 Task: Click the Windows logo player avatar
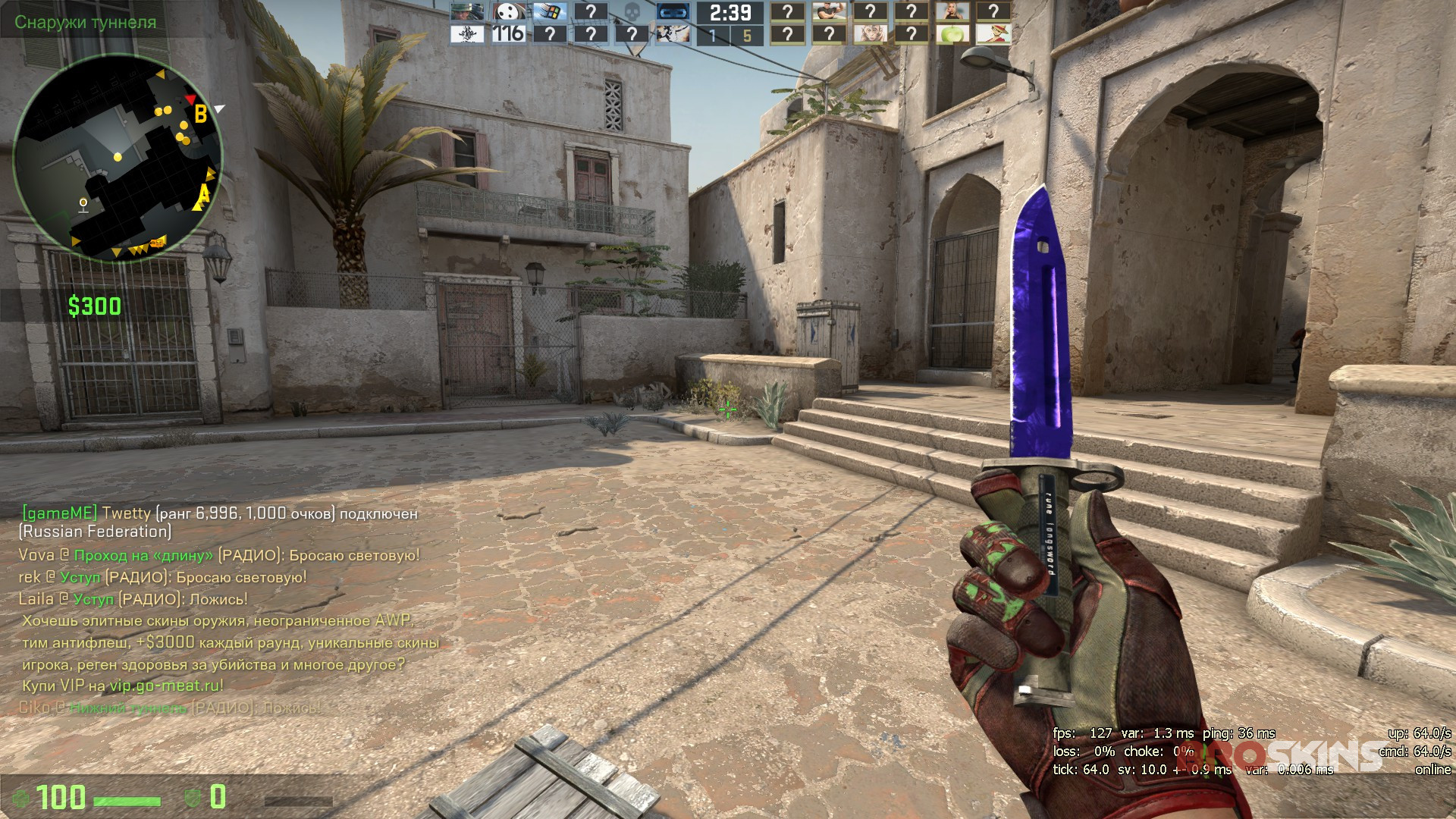pyautogui.click(x=550, y=12)
